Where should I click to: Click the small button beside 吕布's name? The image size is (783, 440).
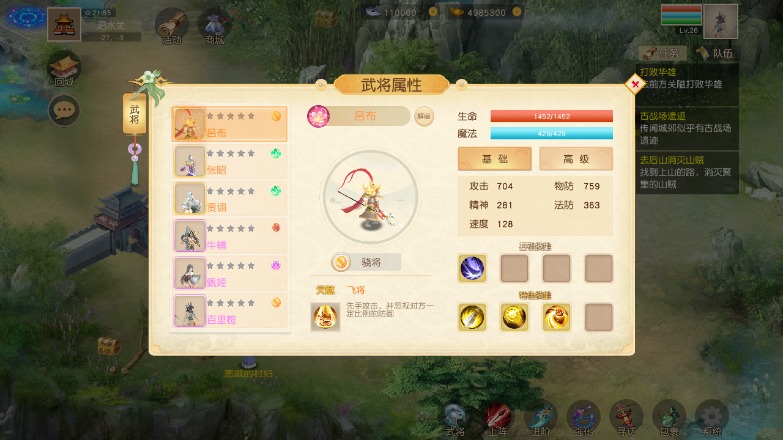pyautogui.click(x=424, y=116)
